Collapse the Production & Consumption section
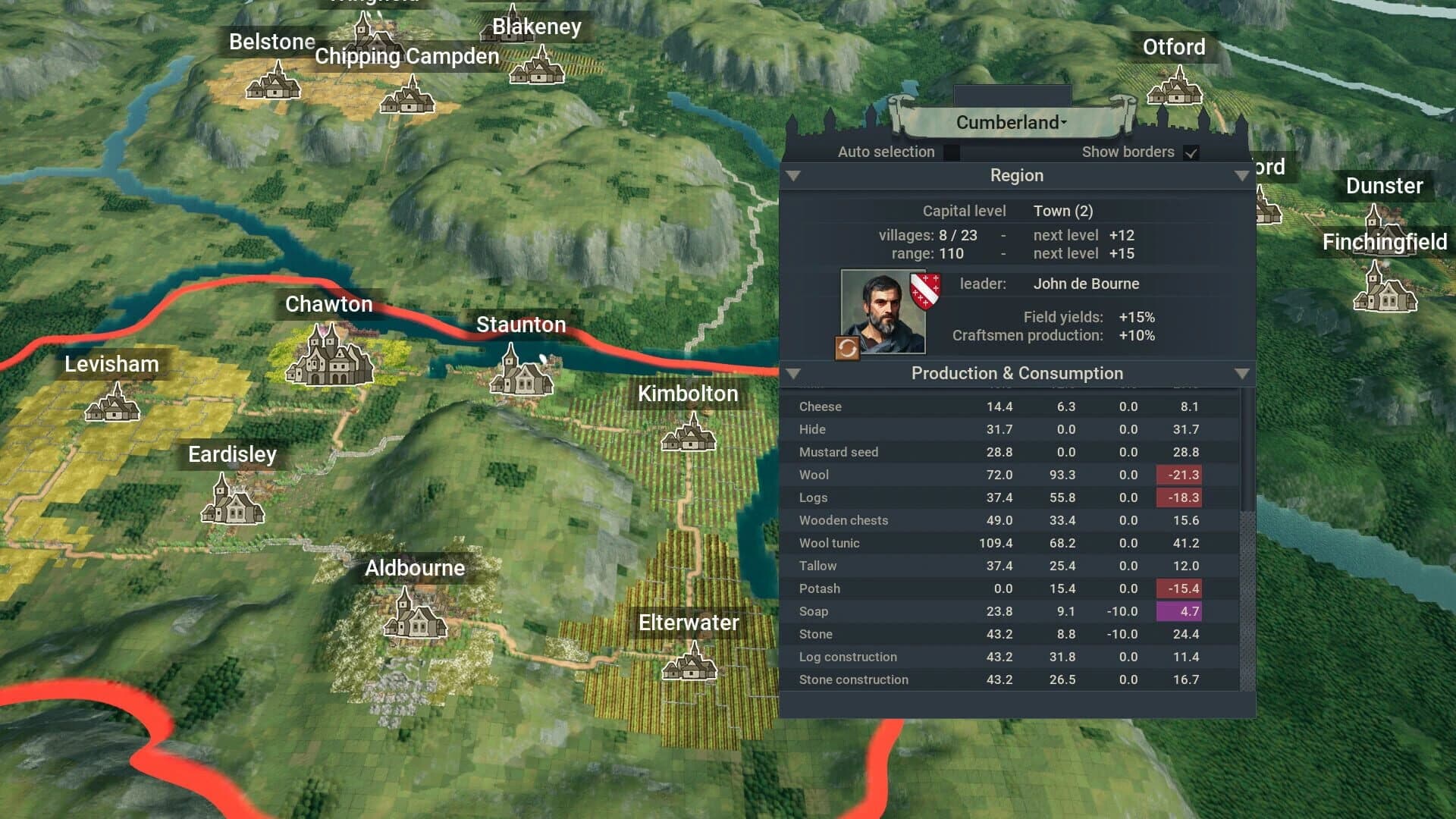 pyautogui.click(x=795, y=374)
